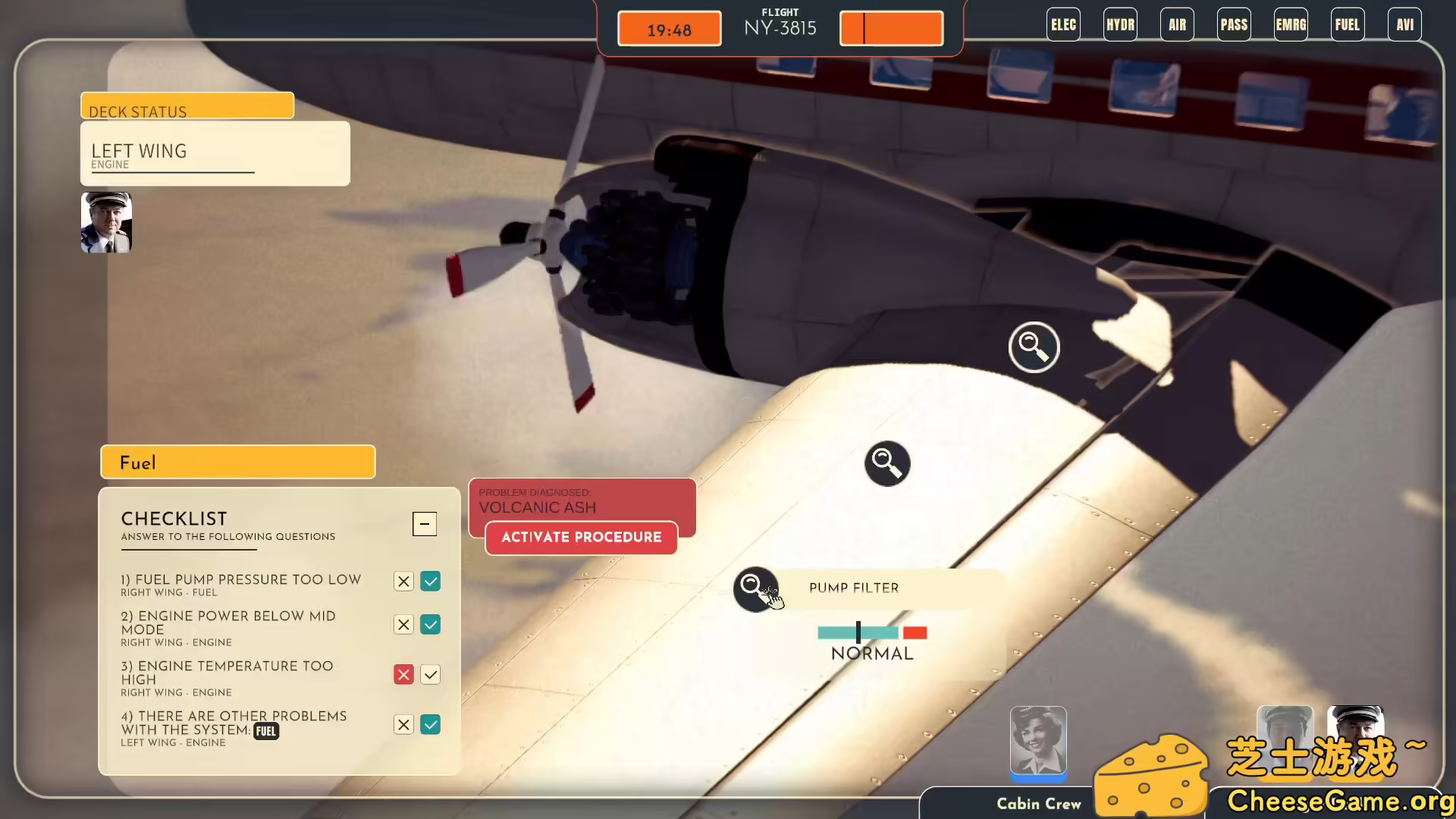Screen dimensions: 1456x819
Task: Check yes for other problems with the system
Action: point(430,724)
